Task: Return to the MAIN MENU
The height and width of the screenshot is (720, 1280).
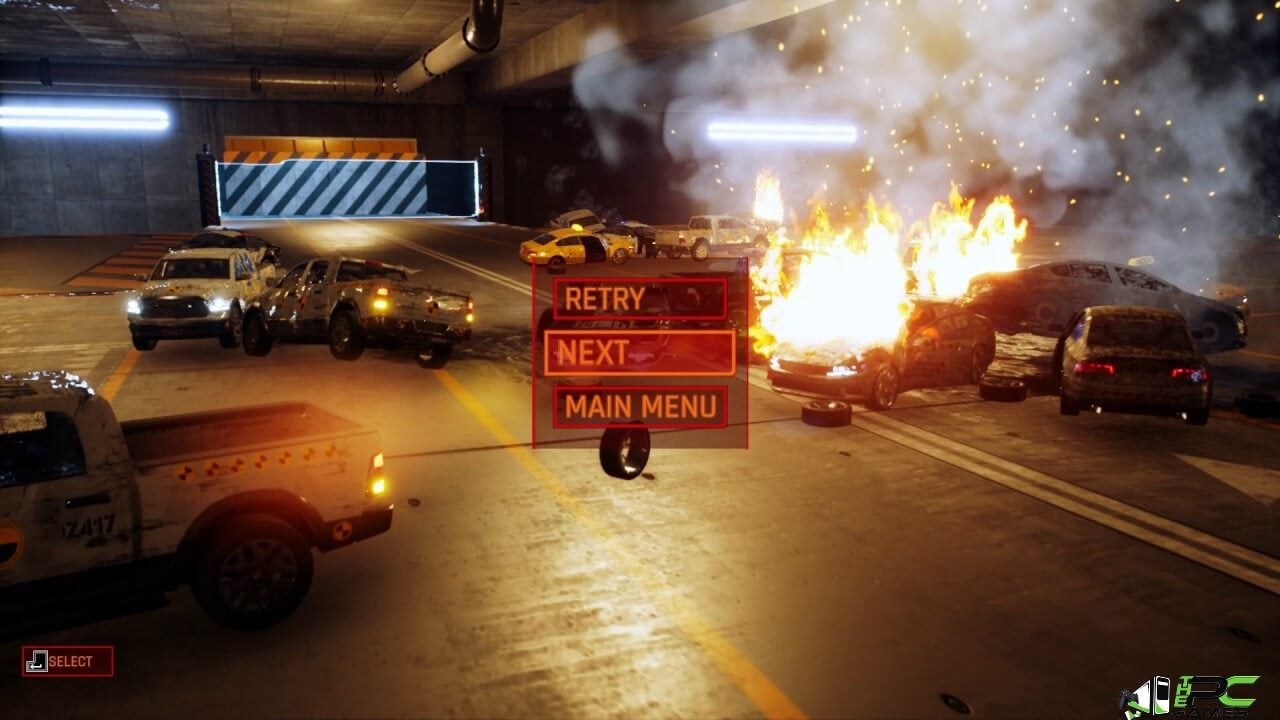Action: (x=640, y=407)
